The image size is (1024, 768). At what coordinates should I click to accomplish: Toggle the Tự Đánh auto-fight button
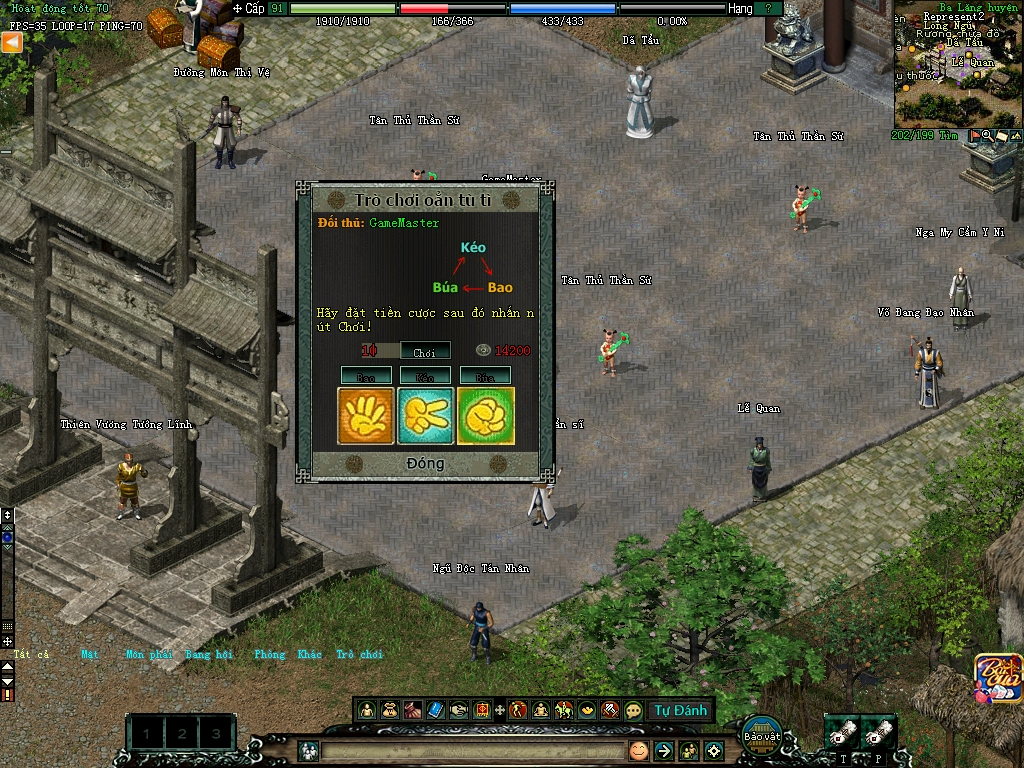pyautogui.click(x=681, y=710)
